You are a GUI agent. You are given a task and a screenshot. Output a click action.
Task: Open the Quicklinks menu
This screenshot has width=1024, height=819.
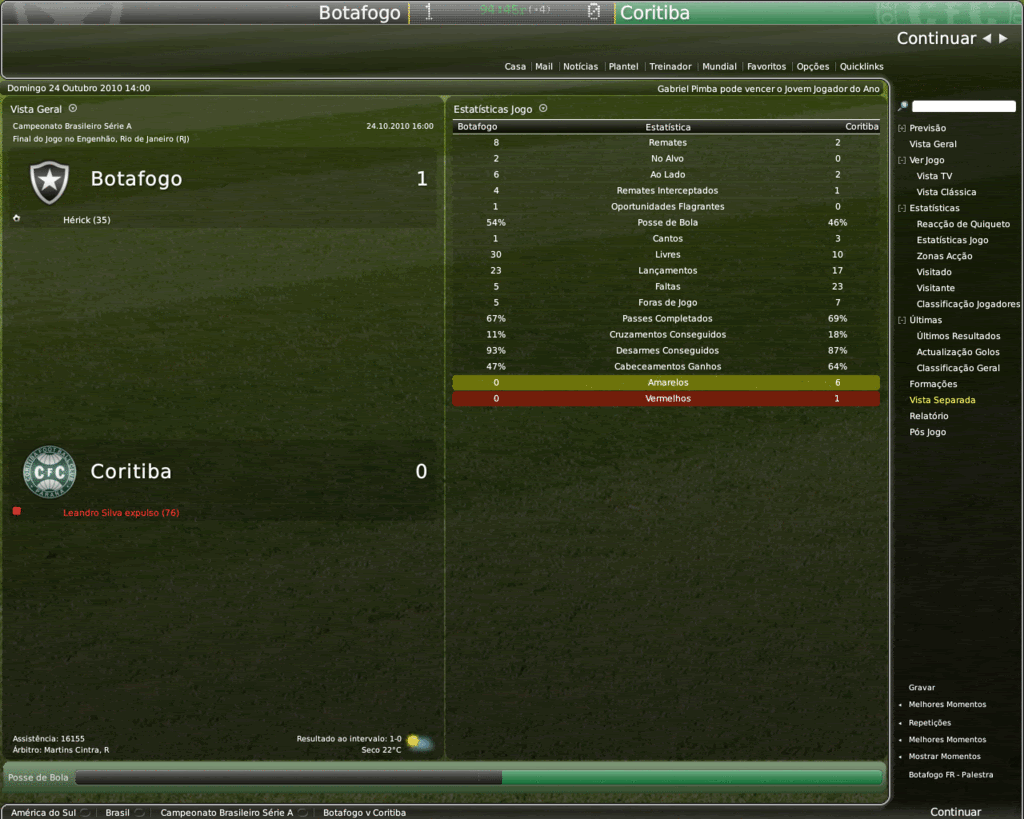(x=861, y=67)
